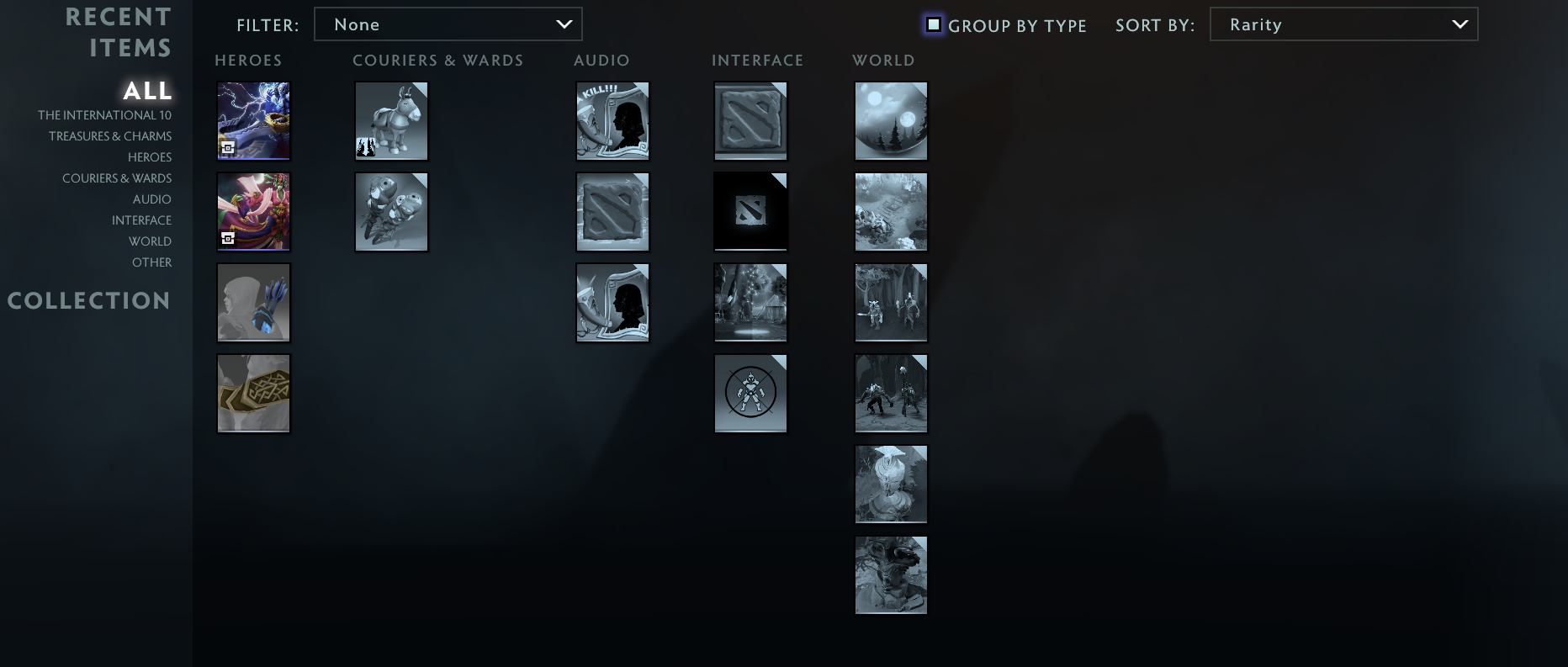Select the golden belt hero item
This screenshot has width=1568, height=667.
pos(253,393)
